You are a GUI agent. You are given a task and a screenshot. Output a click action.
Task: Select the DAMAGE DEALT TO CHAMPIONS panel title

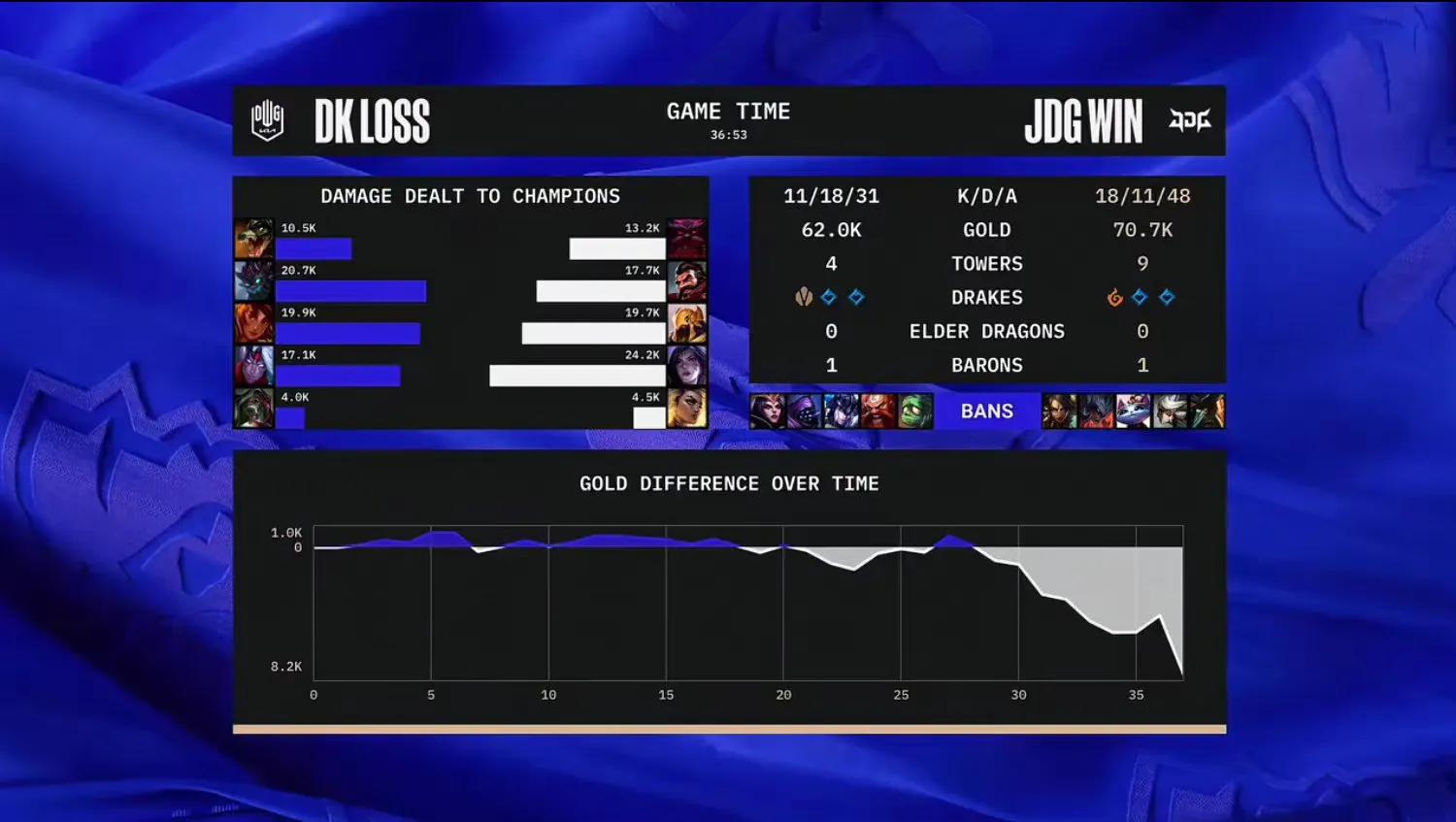tap(470, 195)
